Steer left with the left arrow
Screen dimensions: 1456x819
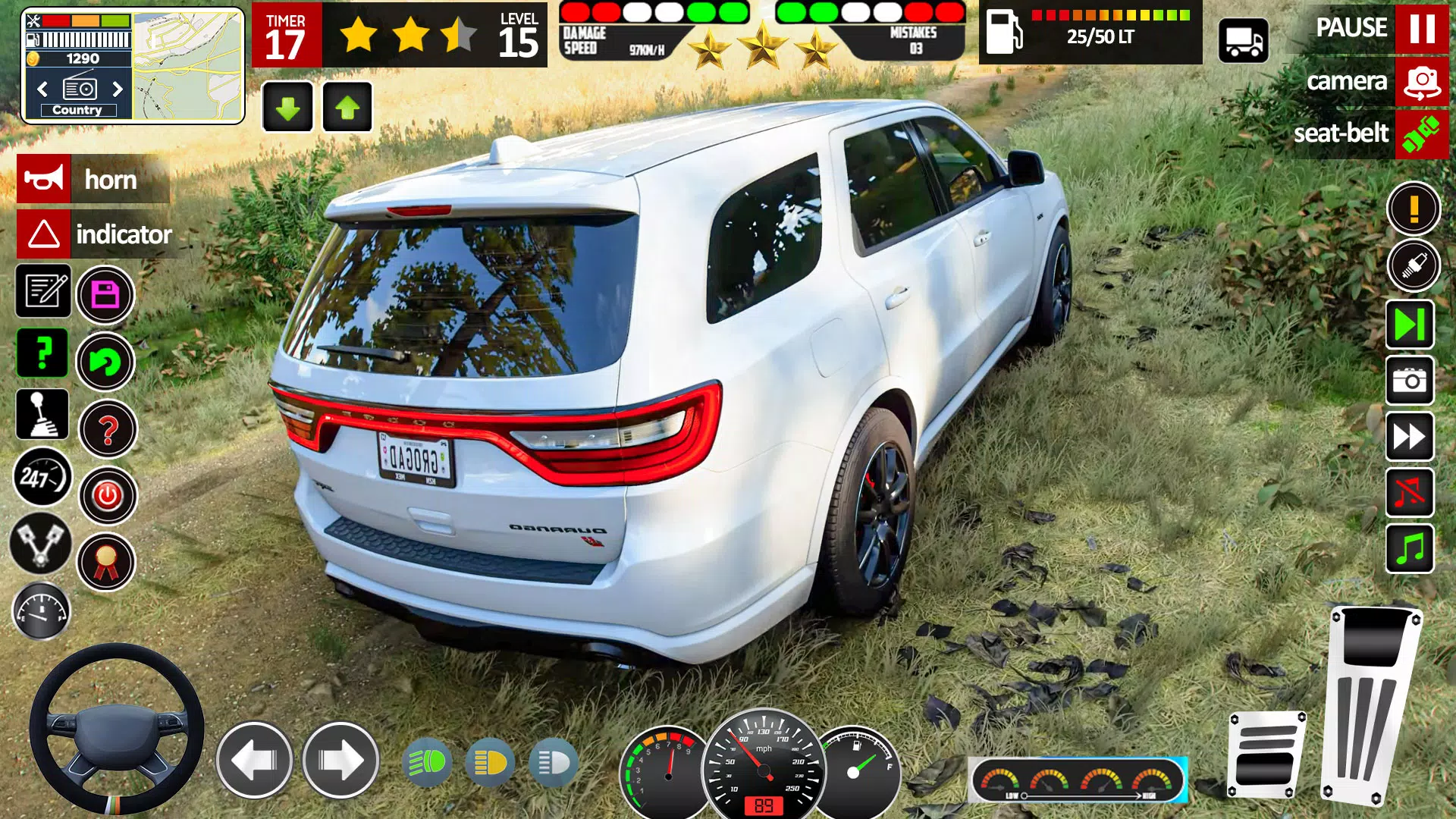coord(255,760)
